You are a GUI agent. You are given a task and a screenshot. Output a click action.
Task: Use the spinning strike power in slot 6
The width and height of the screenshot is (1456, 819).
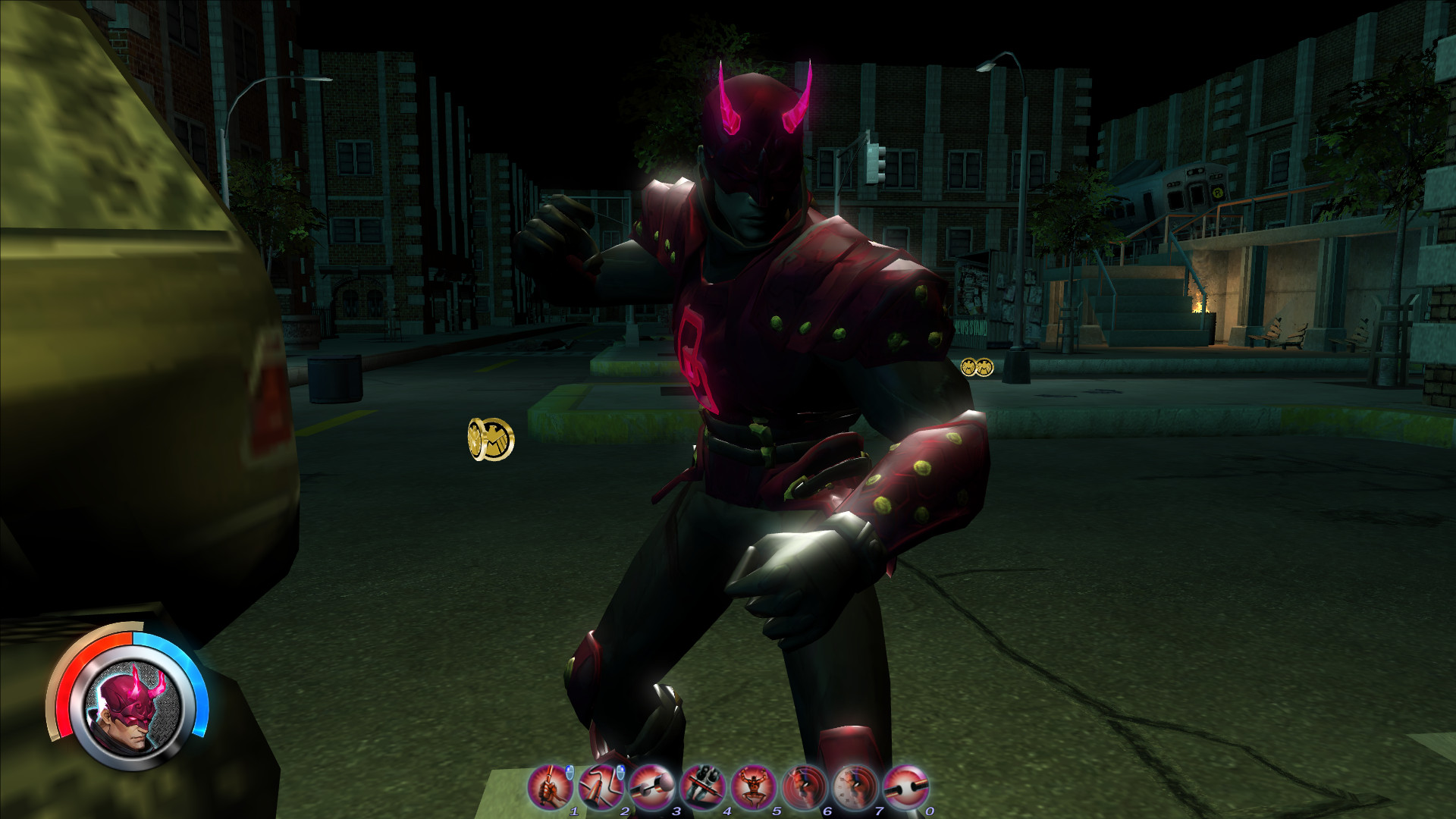[x=803, y=786]
